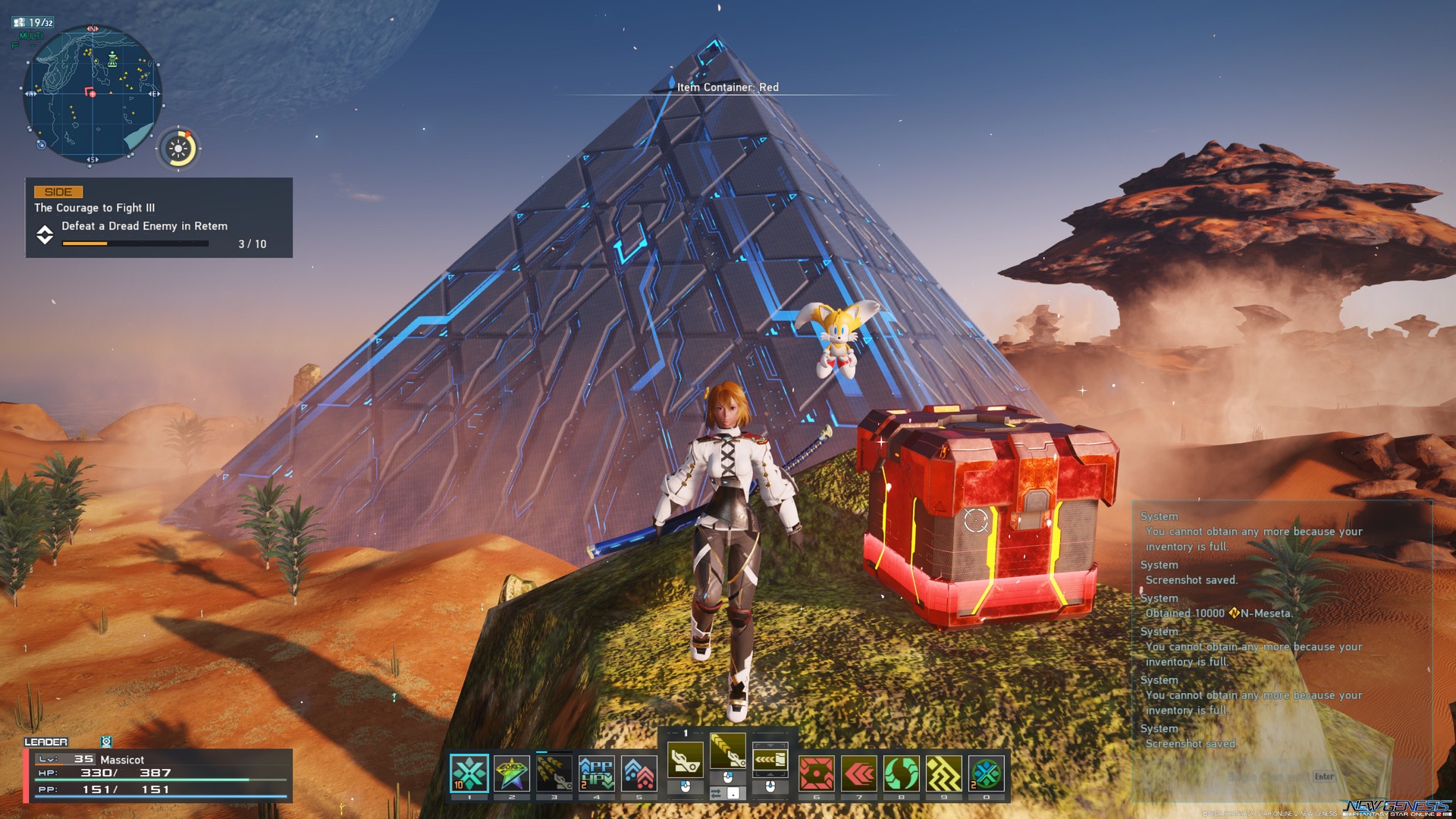Activate the rainbow star ability in slot 2
1456x819 pixels.
pos(511,771)
